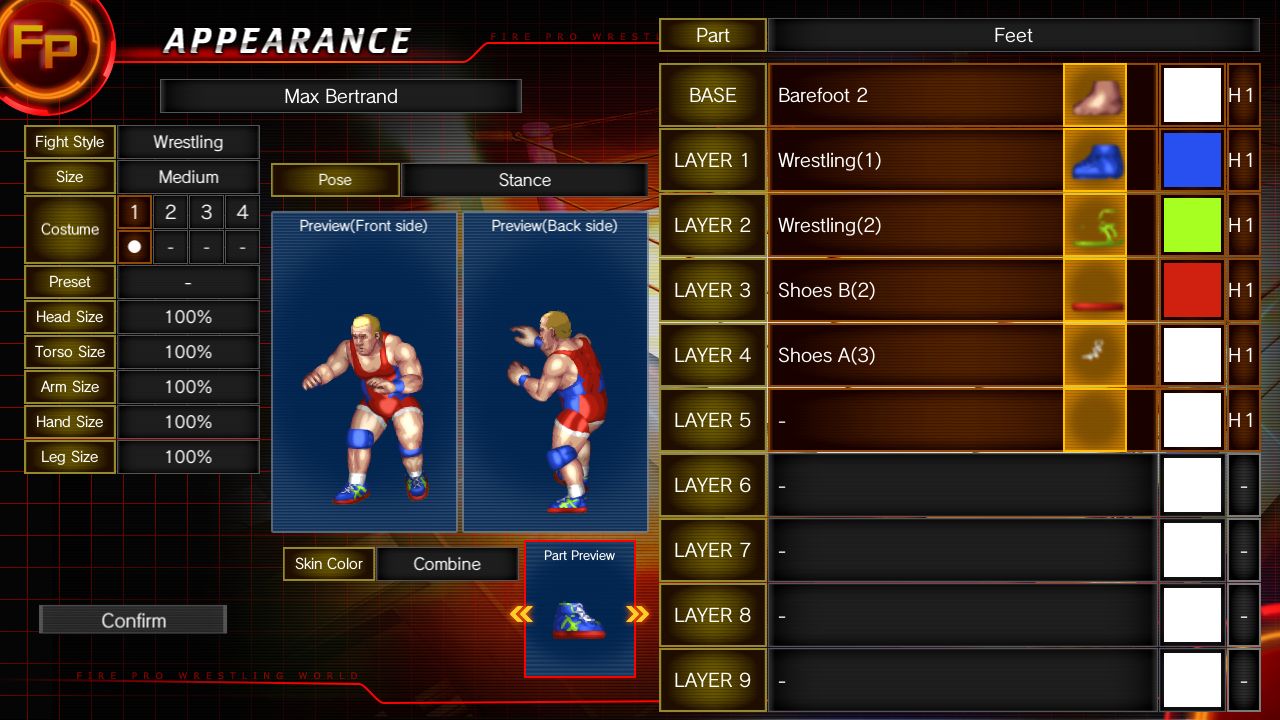This screenshot has width=1280, height=720.
Task: Click the Pose button
Action: click(335, 180)
